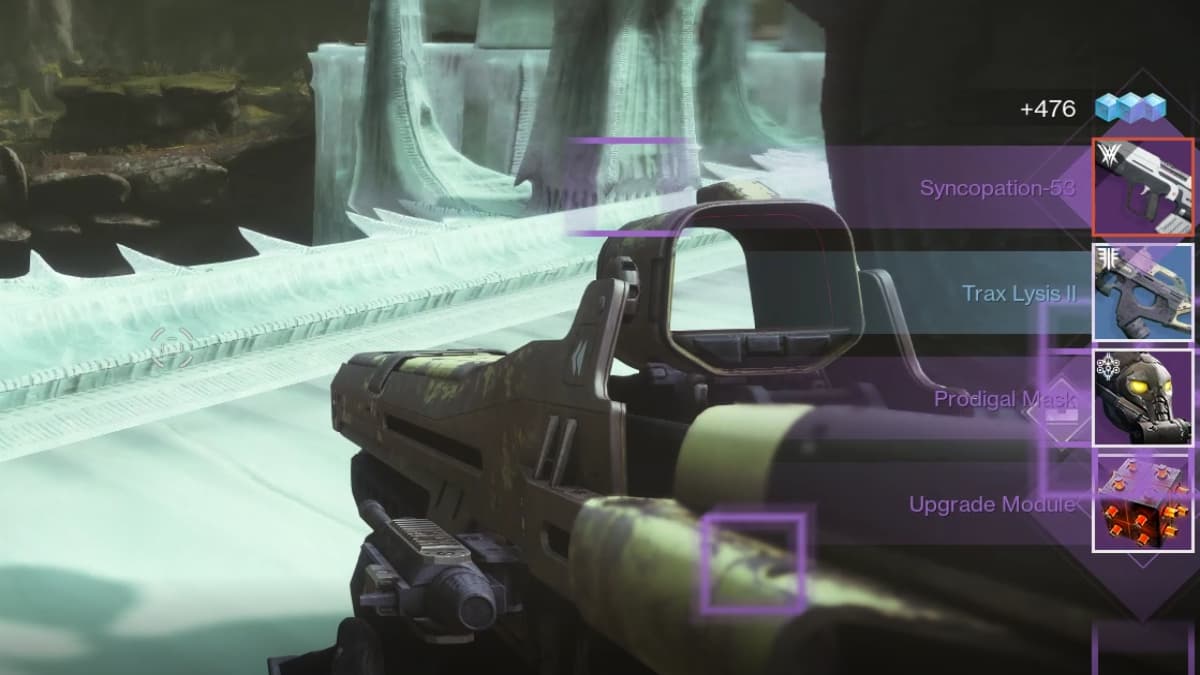Select the Syncopation-53 pulse rifle icon
This screenshot has height=675, width=1200.
(x=1143, y=187)
